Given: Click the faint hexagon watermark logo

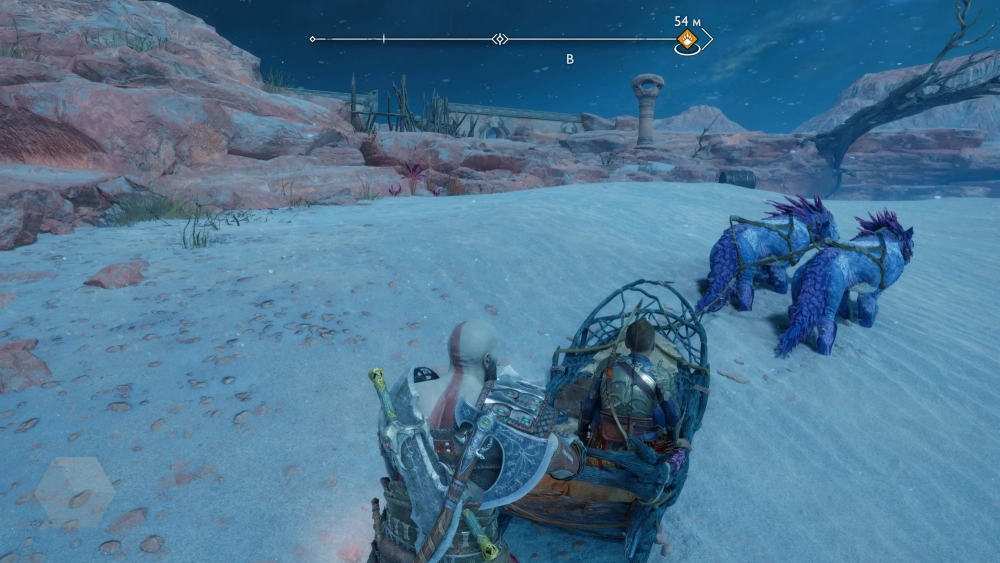Looking at the screenshot, I should point(74,491).
